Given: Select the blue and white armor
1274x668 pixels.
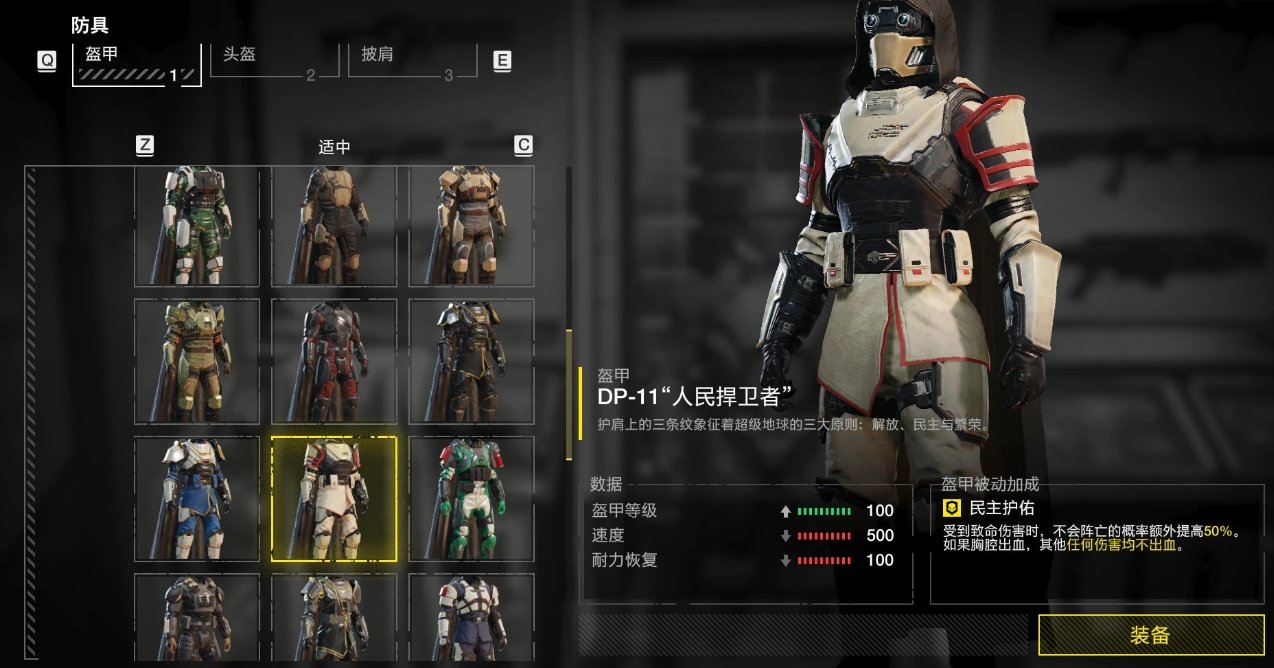Looking at the screenshot, I should click(197, 498).
